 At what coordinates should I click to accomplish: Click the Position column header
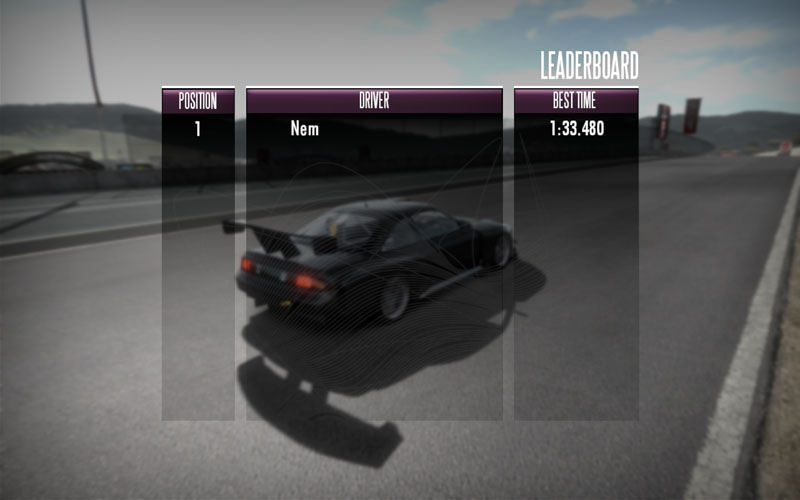(x=198, y=101)
